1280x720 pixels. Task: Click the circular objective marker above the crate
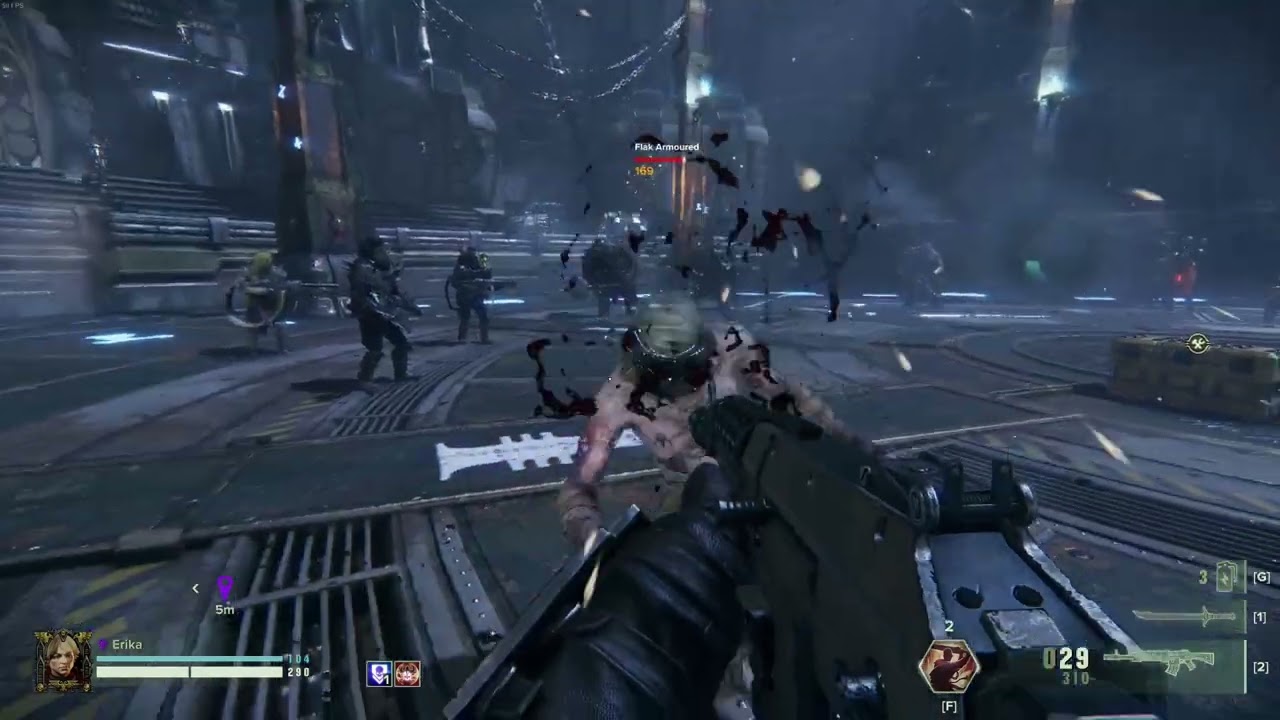(1197, 344)
